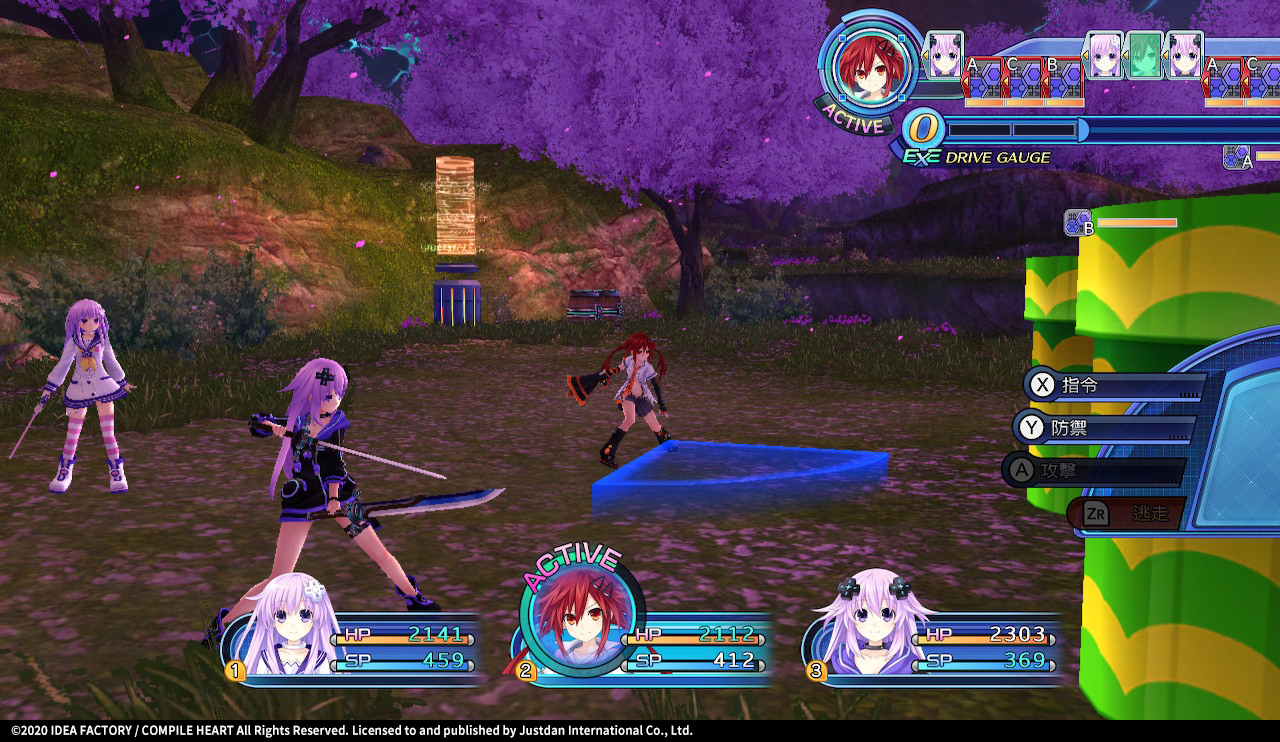1280x742 pixels.
Task: Choose the 防禦 defend option
Action: (x=1104, y=429)
